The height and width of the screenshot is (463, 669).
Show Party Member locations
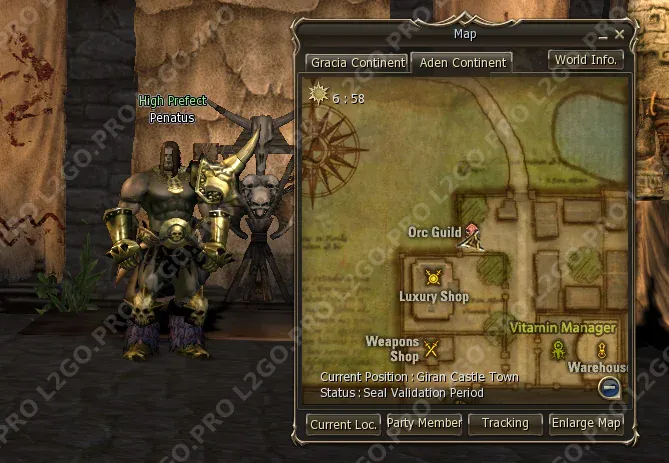pyautogui.click(x=425, y=423)
